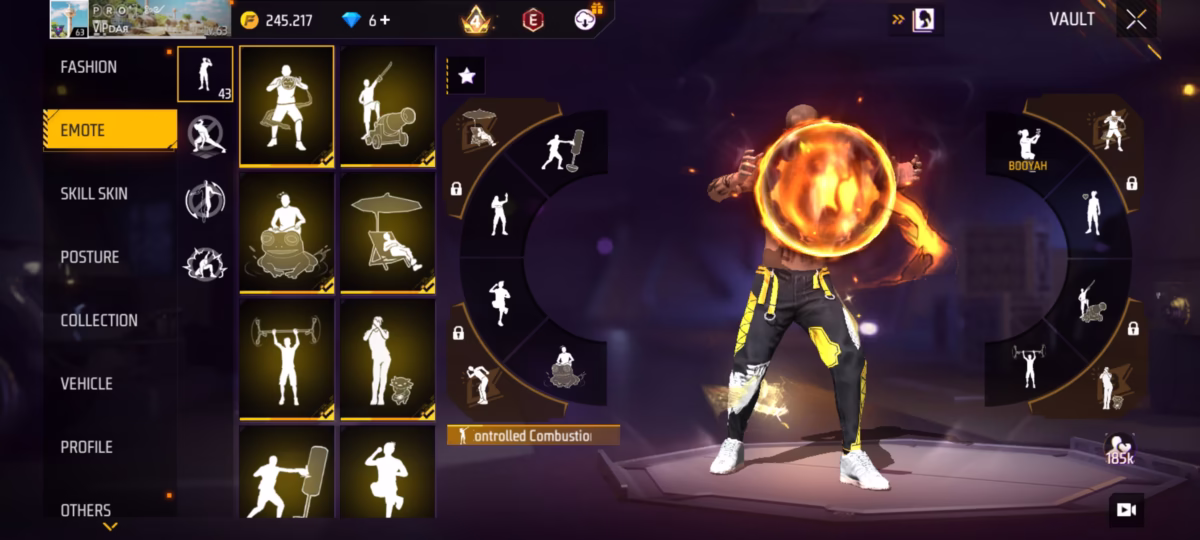Choose the punching bag emote tile

(287, 473)
